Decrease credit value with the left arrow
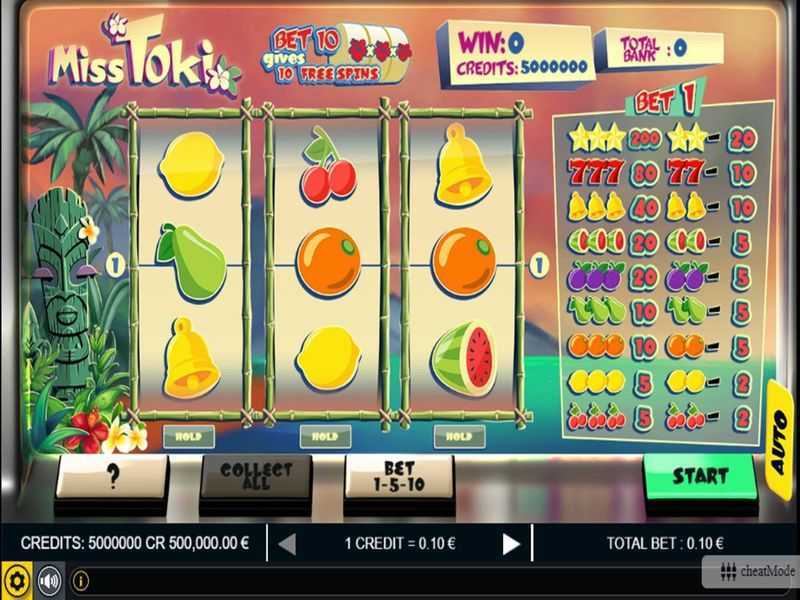The height and width of the screenshot is (600, 800). click(287, 544)
